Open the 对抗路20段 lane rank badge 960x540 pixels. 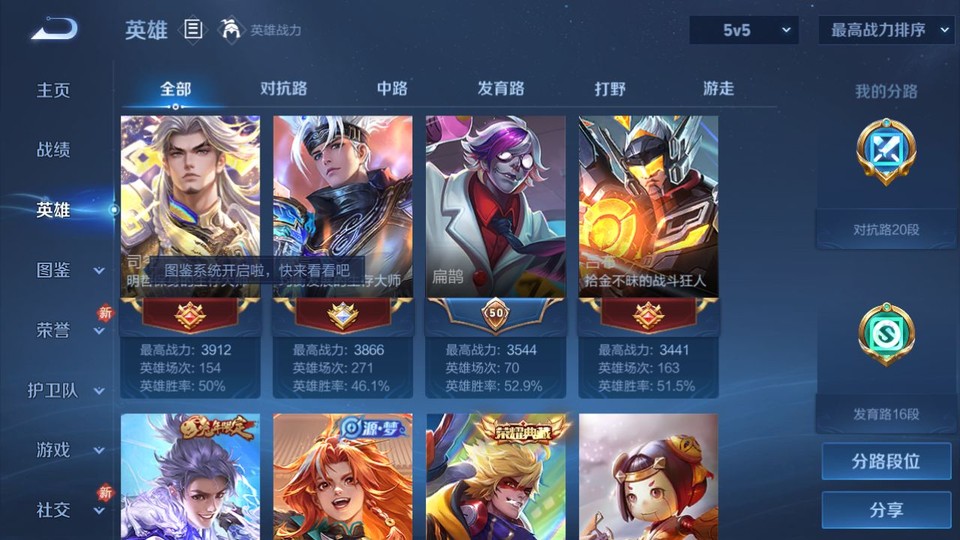pyautogui.click(x=886, y=152)
